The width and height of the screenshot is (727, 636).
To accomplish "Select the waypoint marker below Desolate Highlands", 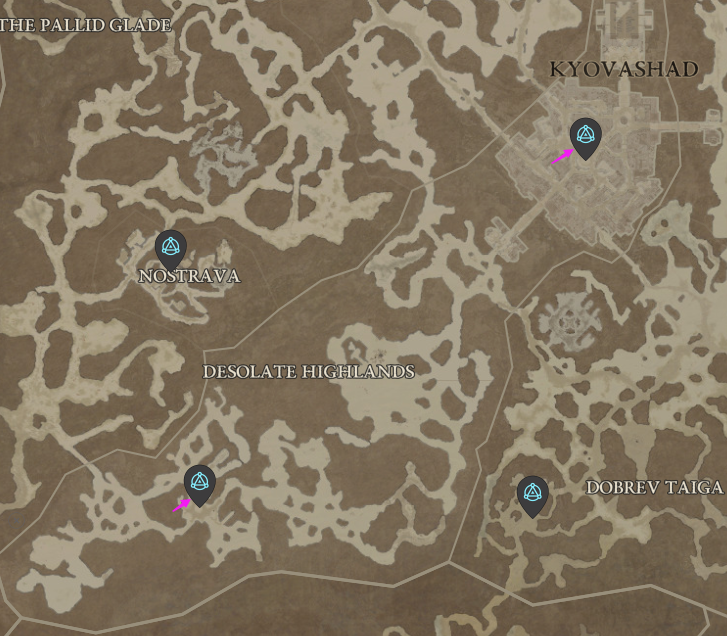I will pos(200,482).
